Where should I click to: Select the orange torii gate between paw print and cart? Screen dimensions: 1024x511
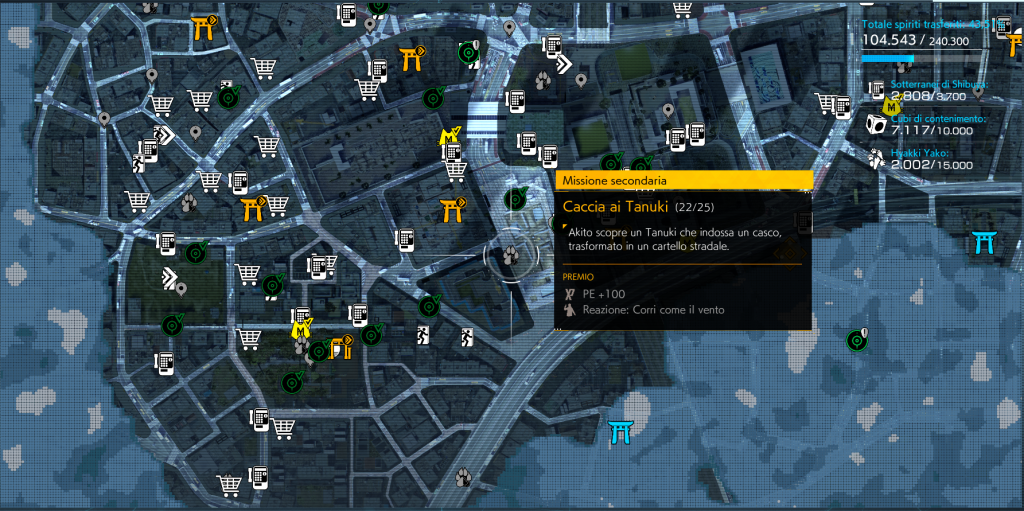[x=251, y=208]
